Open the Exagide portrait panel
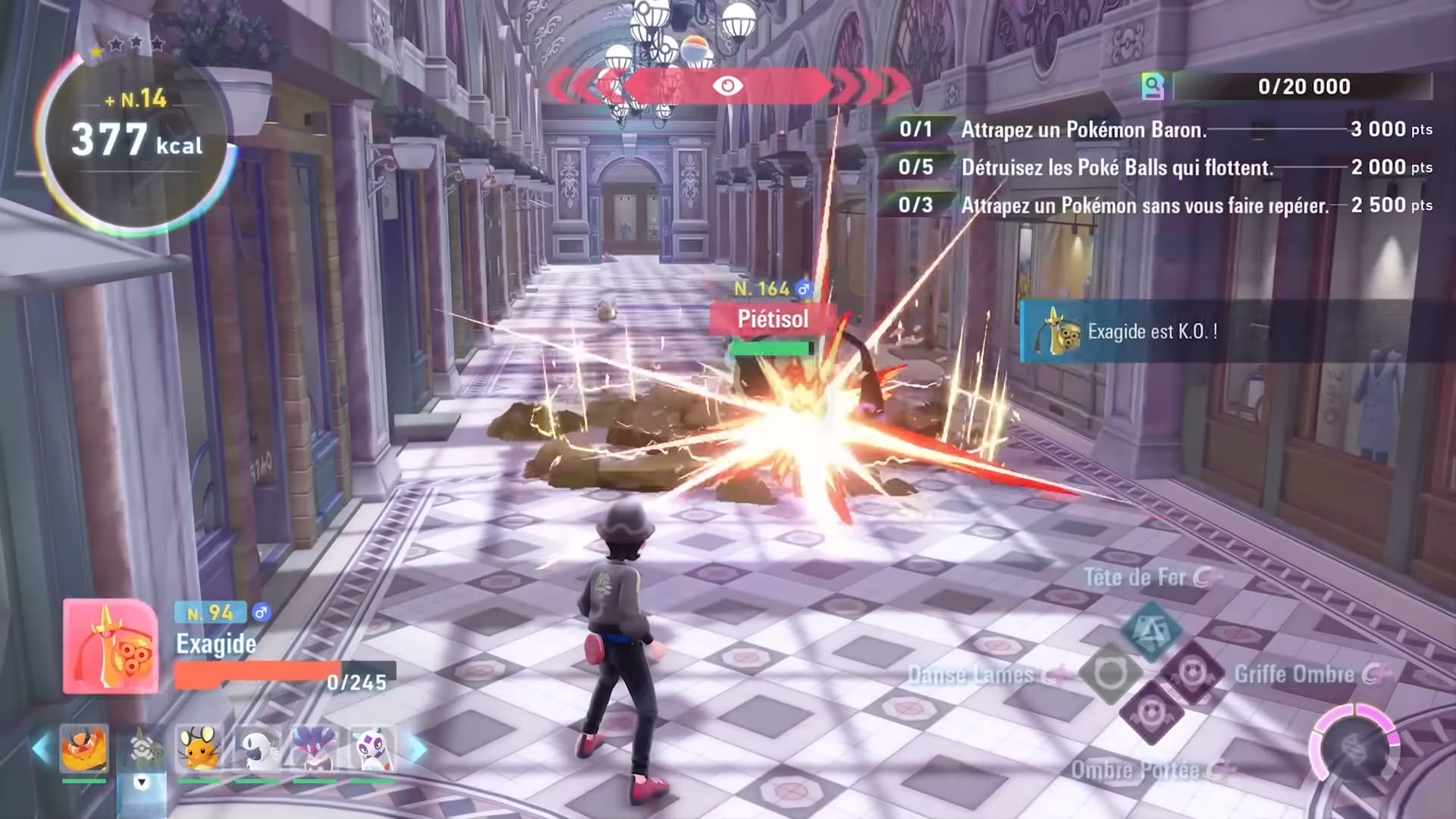 pyautogui.click(x=111, y=646)
